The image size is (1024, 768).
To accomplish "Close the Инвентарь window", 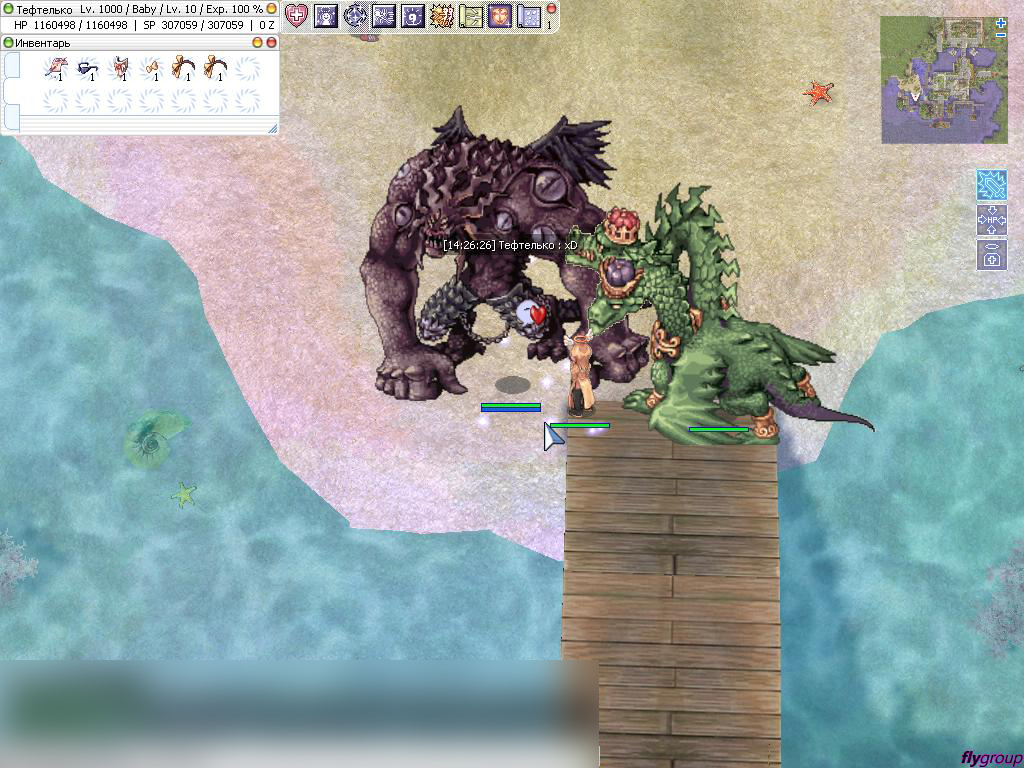I will click(271, 43).
